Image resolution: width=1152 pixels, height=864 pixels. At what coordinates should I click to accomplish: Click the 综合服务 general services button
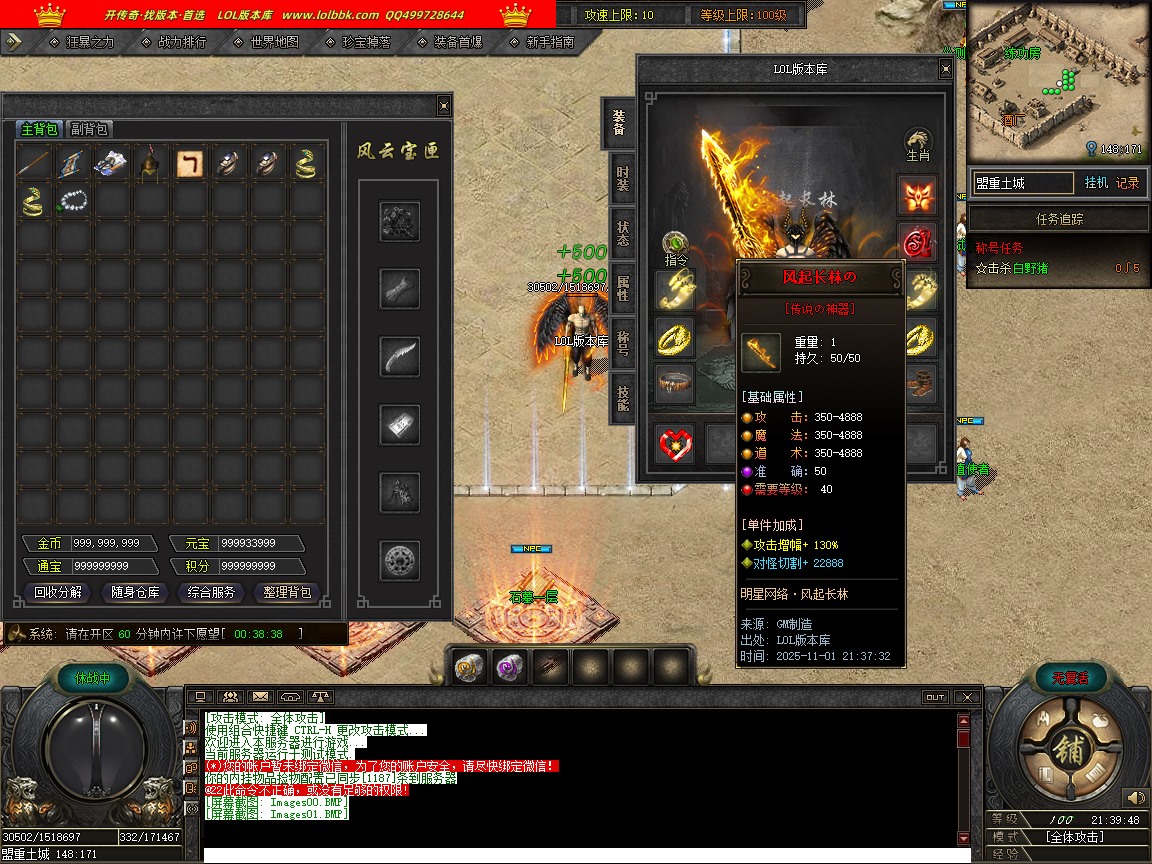[211, 592]
